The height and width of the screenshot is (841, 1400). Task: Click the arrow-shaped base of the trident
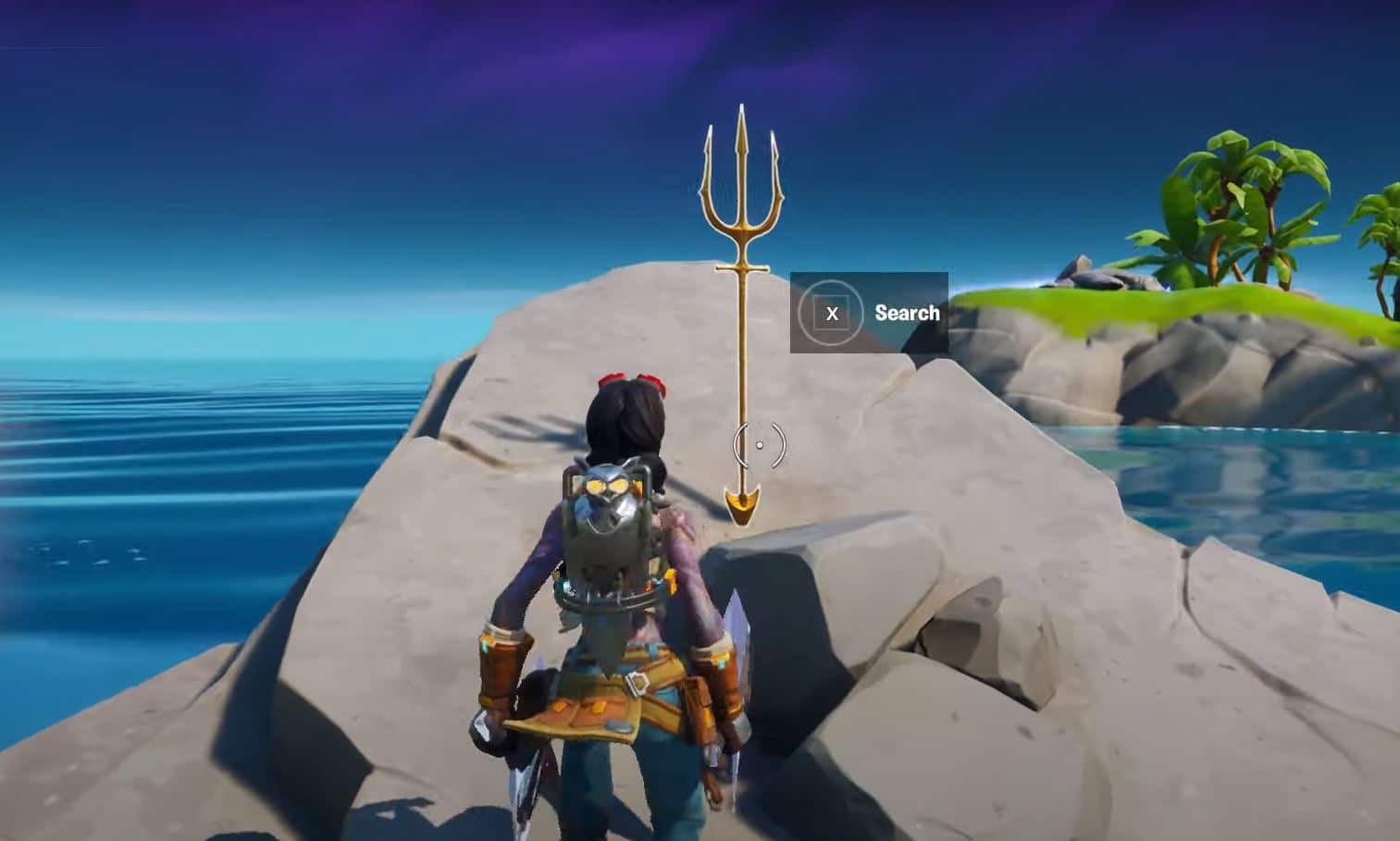[x=745, y=504]
